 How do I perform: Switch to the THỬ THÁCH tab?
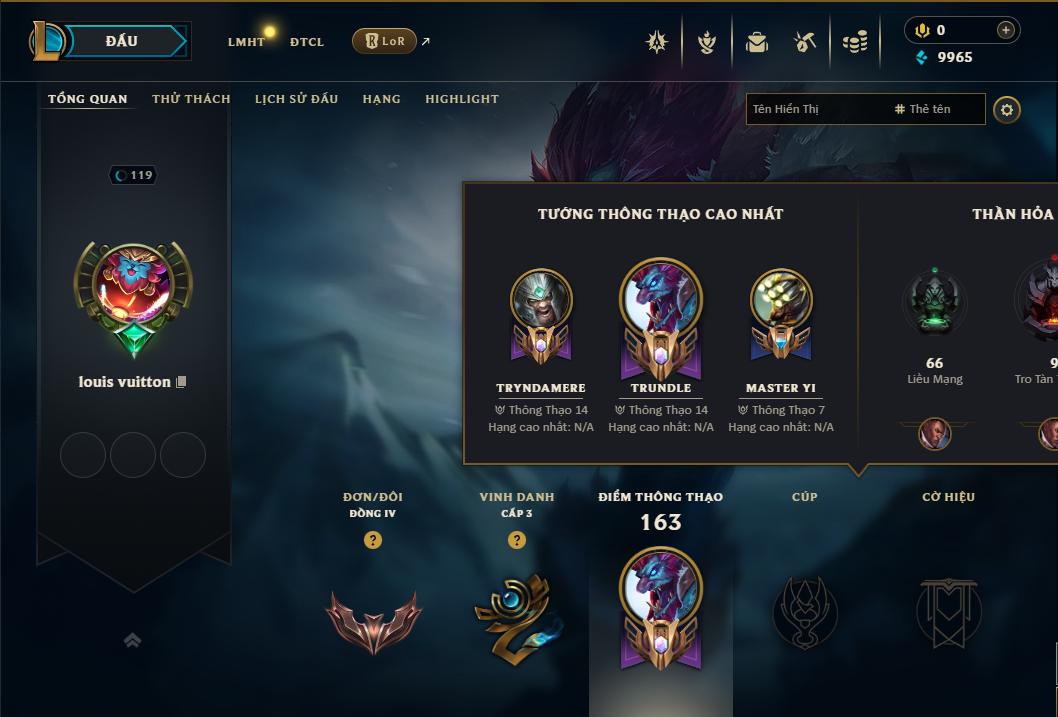pyautogui.click(x=191, y=99)
